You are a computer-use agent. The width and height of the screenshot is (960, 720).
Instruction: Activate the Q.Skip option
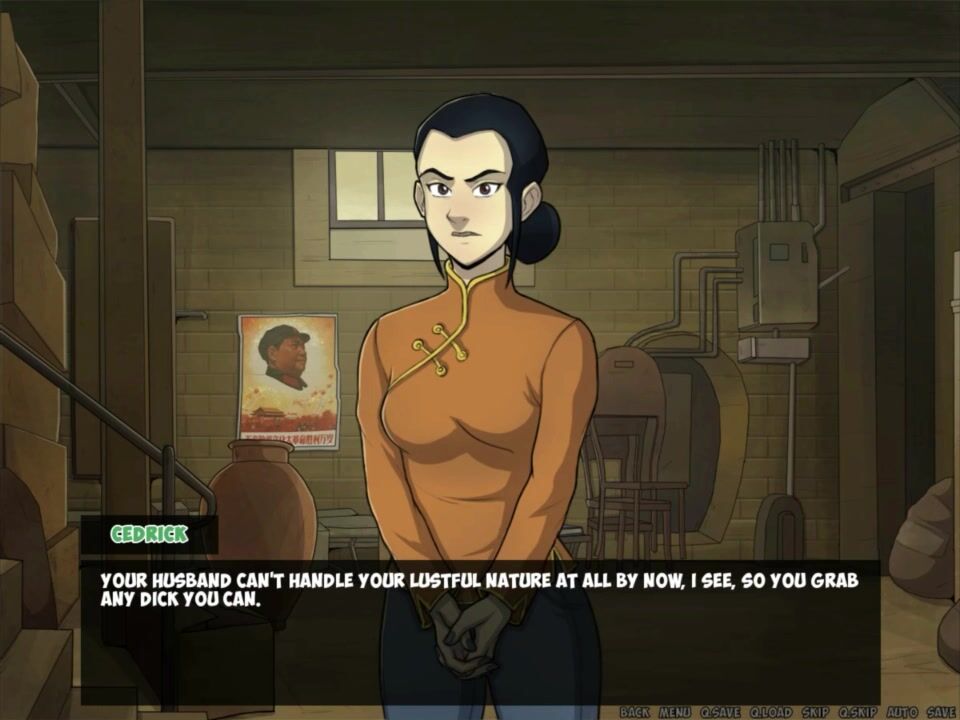pos(859,712)
